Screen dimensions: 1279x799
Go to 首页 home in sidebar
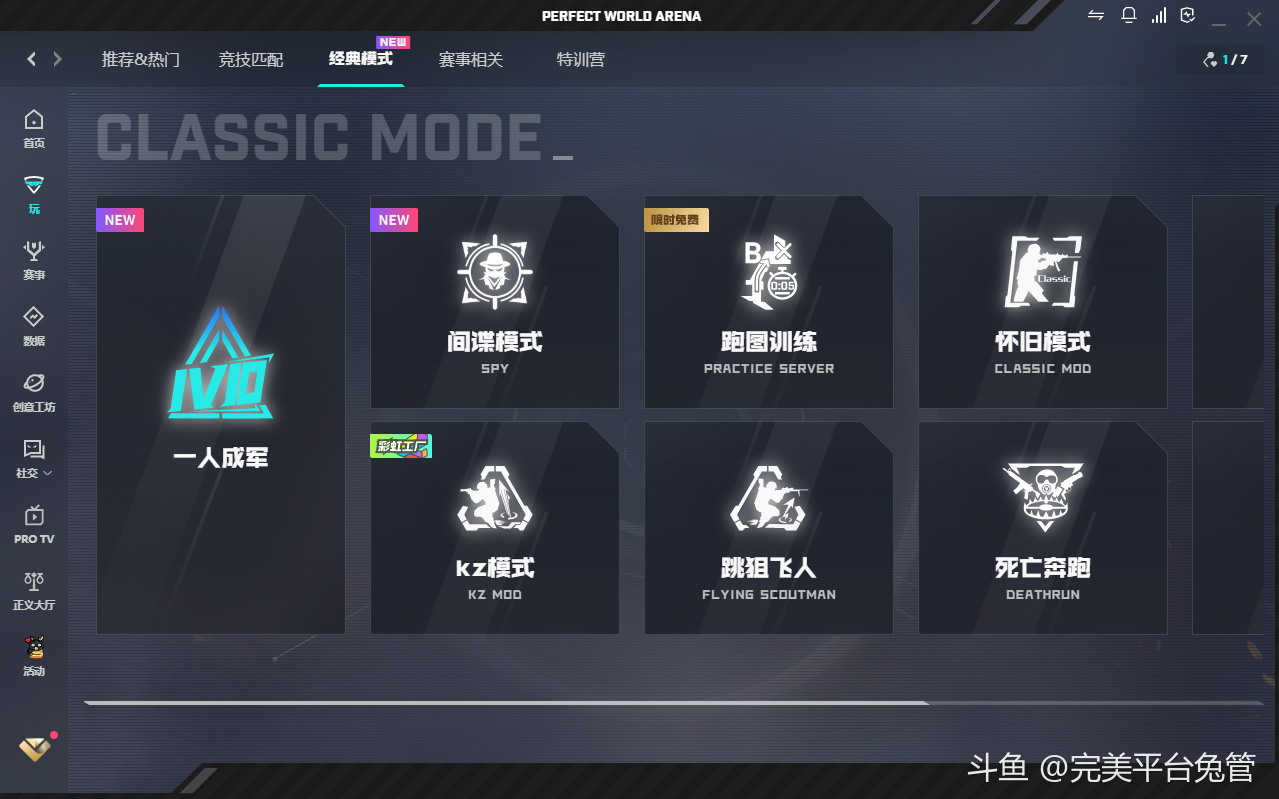[x=34, y=129]
